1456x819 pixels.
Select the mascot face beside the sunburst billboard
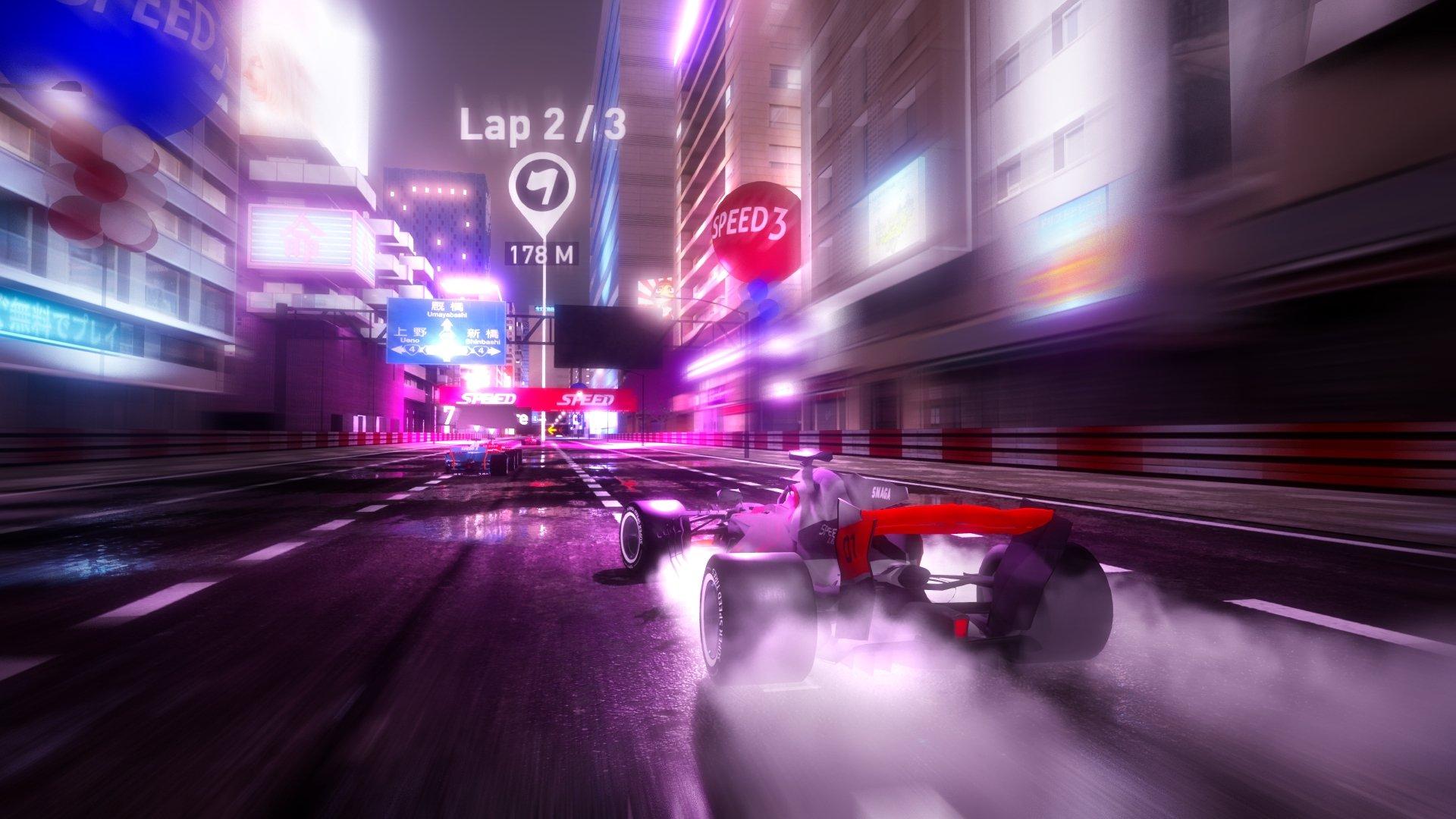tap(664, 289)
